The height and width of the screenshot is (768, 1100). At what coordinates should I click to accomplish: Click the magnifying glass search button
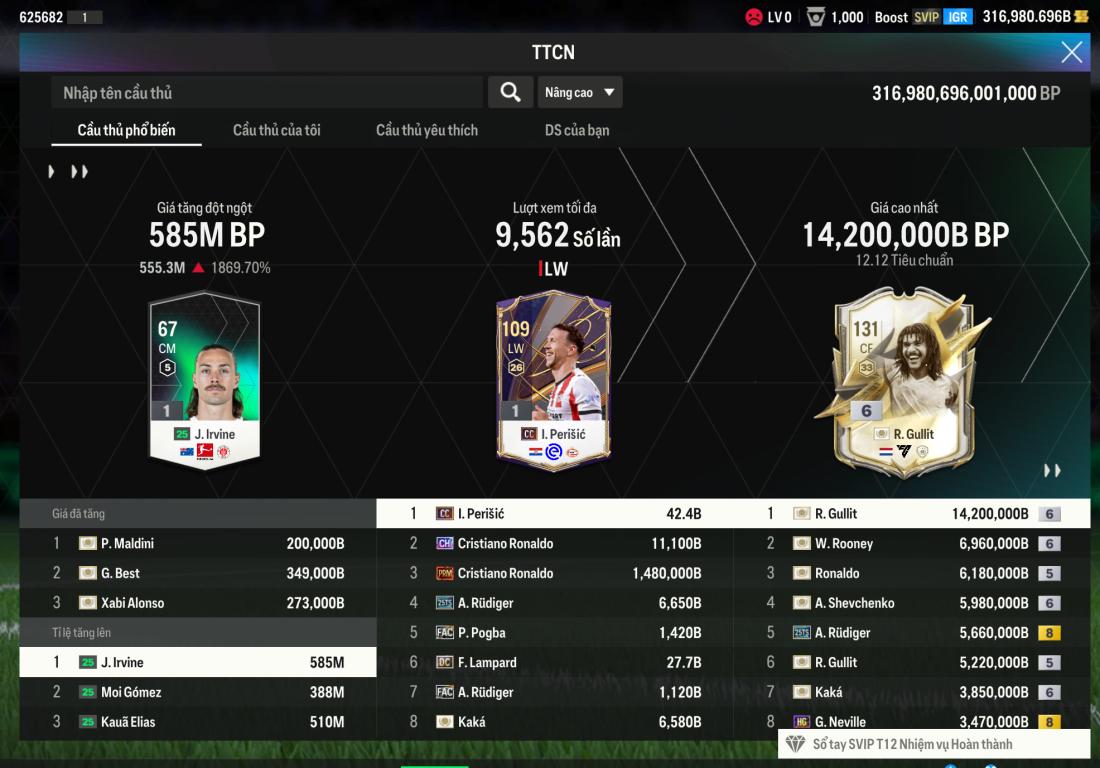pos(510,93)
